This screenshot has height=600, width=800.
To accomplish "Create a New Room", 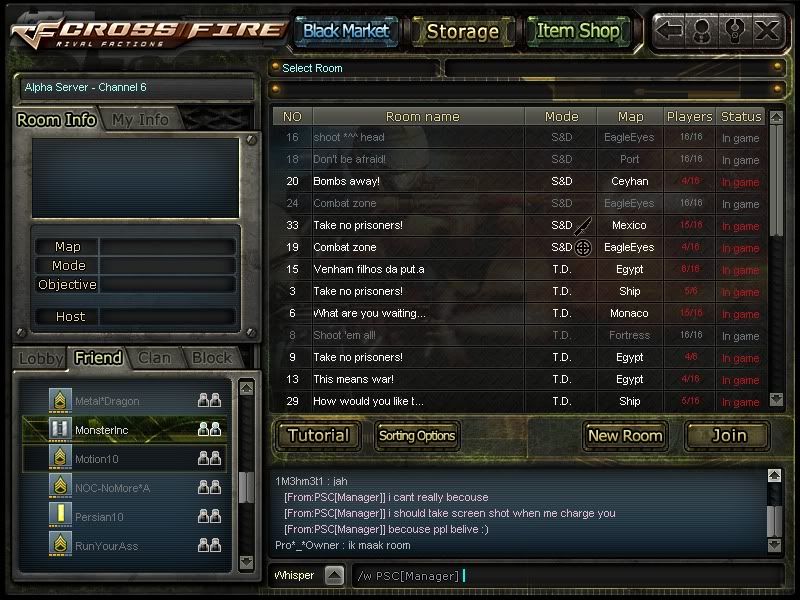I will 625,435.
